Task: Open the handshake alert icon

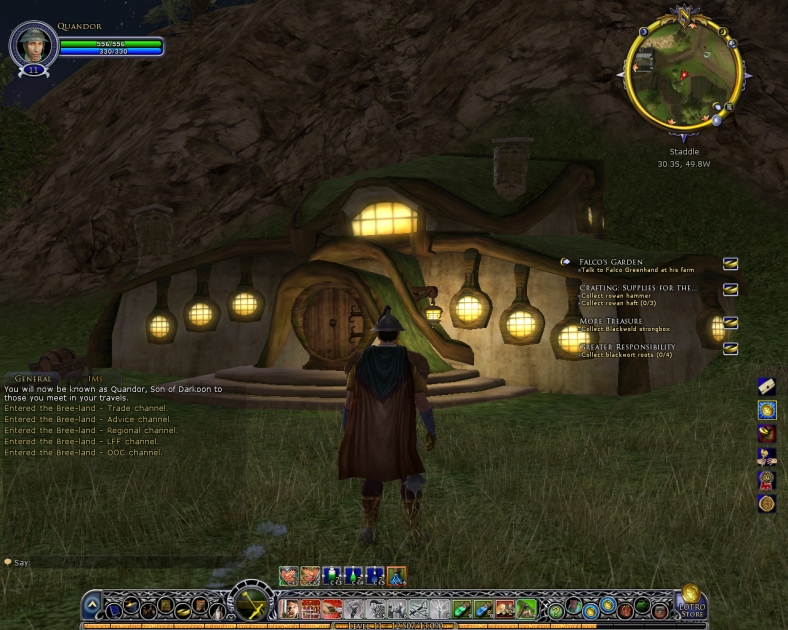Action: (767, 456)
